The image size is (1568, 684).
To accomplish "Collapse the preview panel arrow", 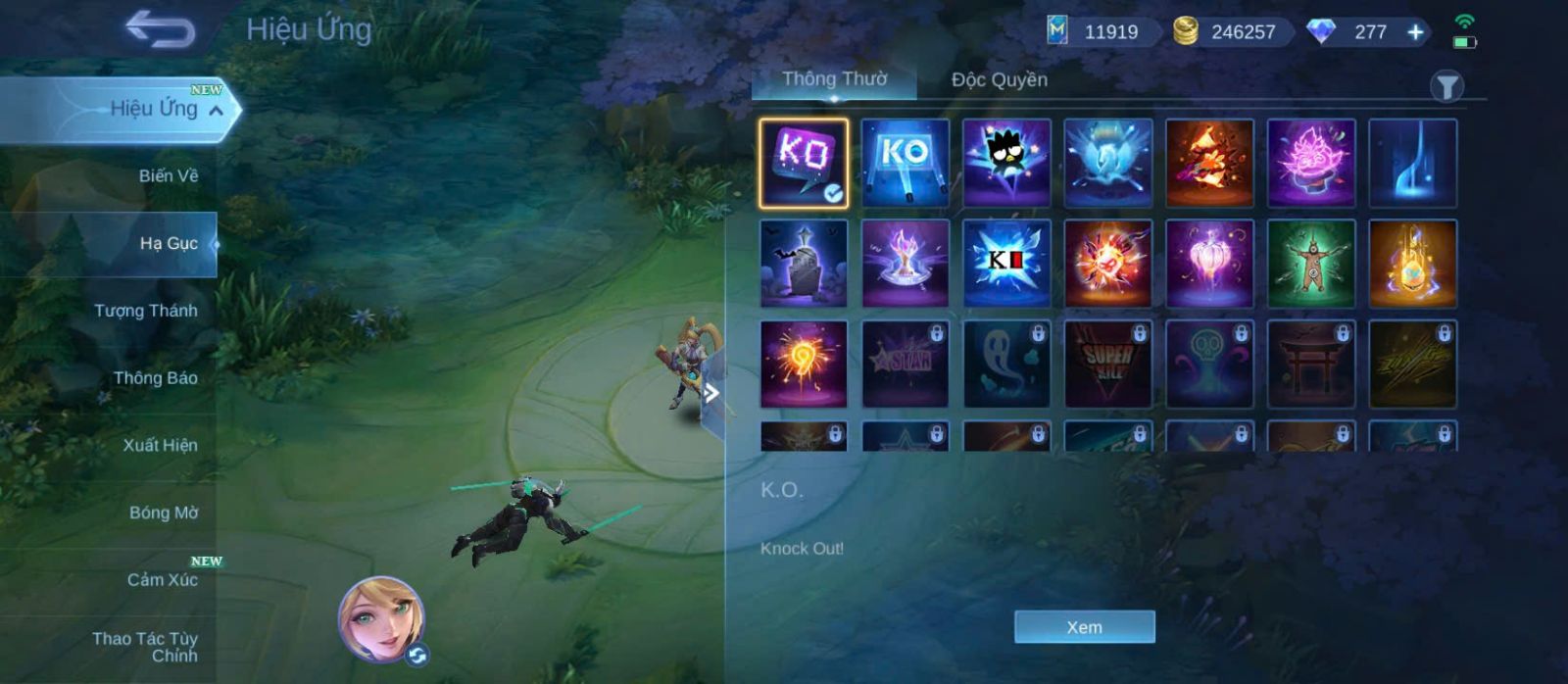I will point(712,394).
